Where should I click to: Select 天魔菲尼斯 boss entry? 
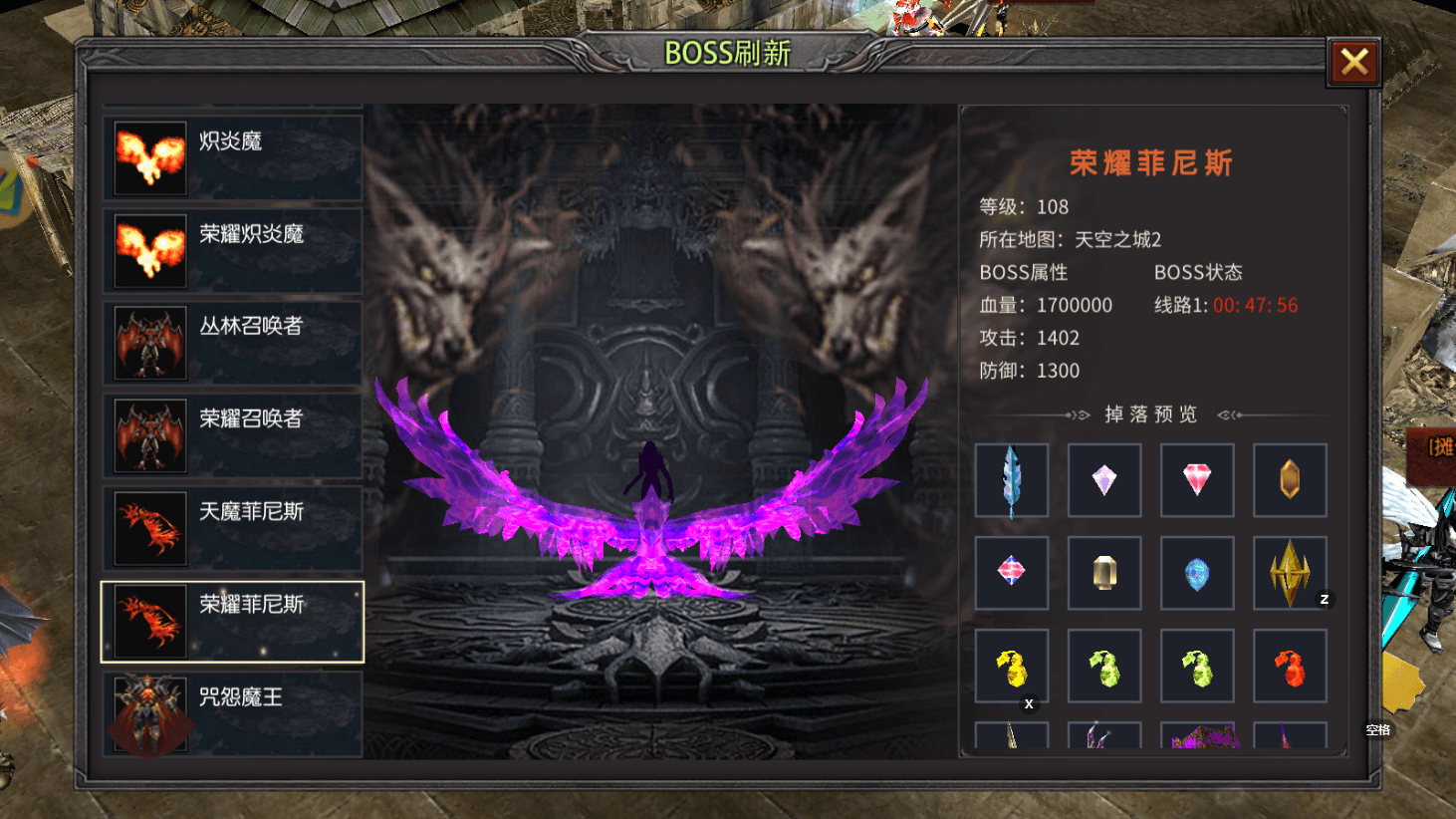point(232,528)
